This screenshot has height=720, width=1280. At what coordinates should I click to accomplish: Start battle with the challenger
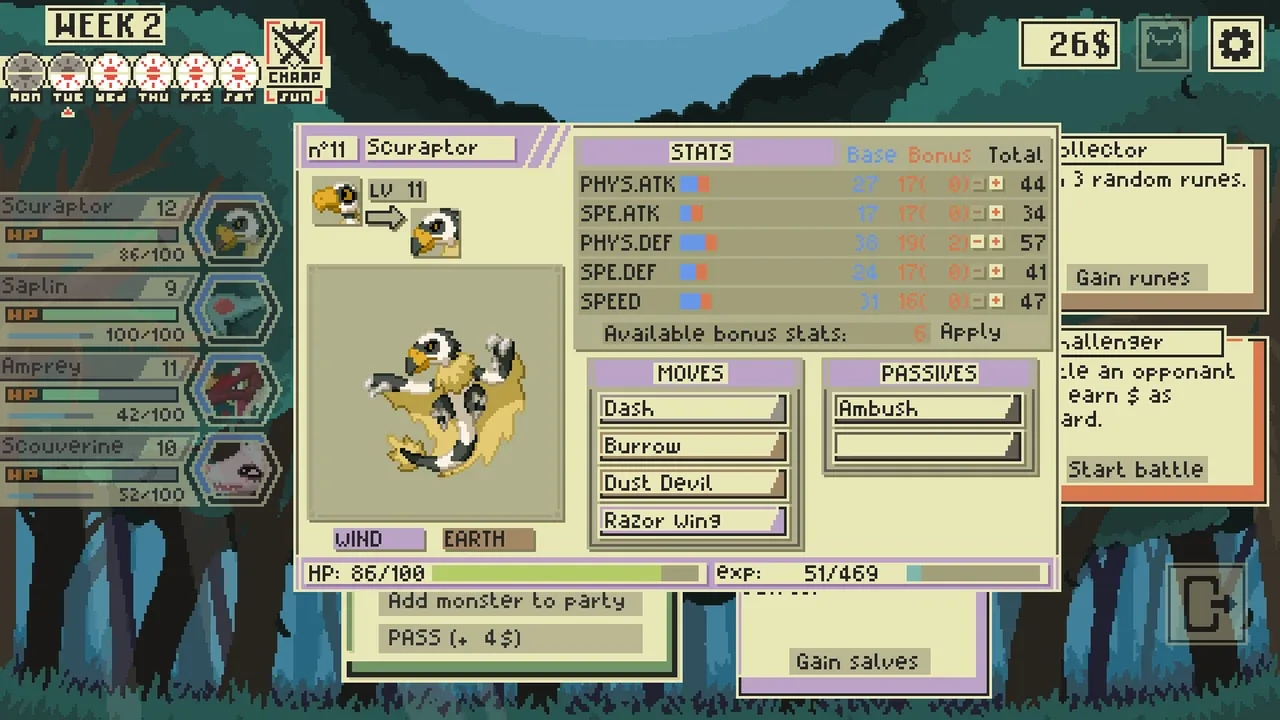(1135, 469)
